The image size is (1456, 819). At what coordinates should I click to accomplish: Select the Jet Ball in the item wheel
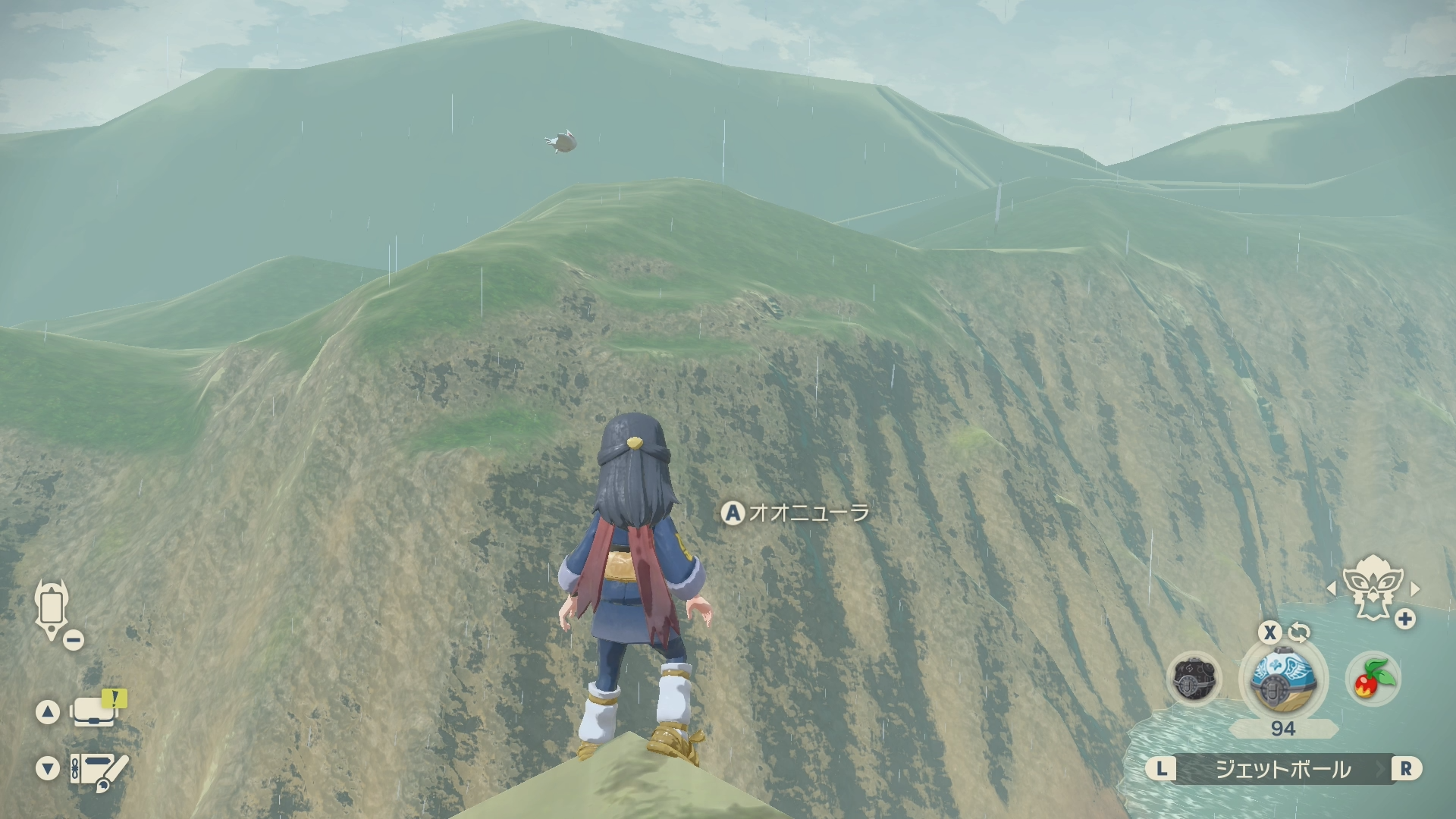tap(1282, 677)
